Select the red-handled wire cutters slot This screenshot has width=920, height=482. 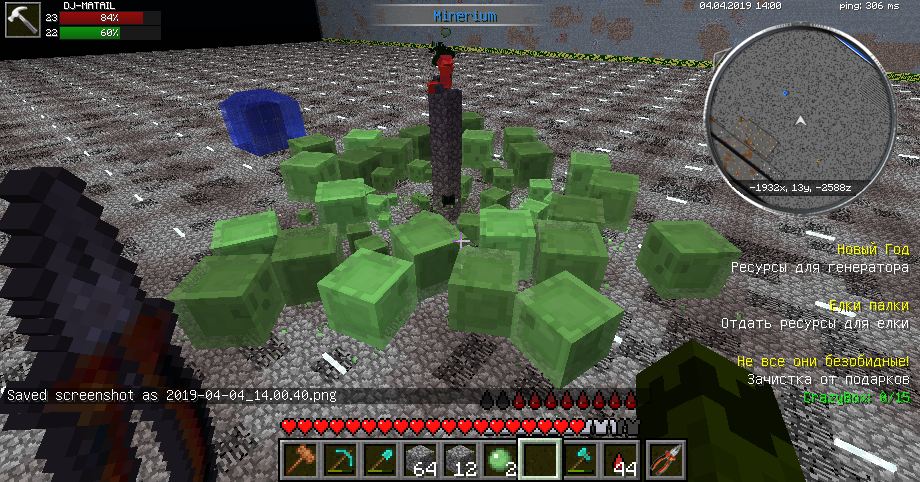pos(663,461)
